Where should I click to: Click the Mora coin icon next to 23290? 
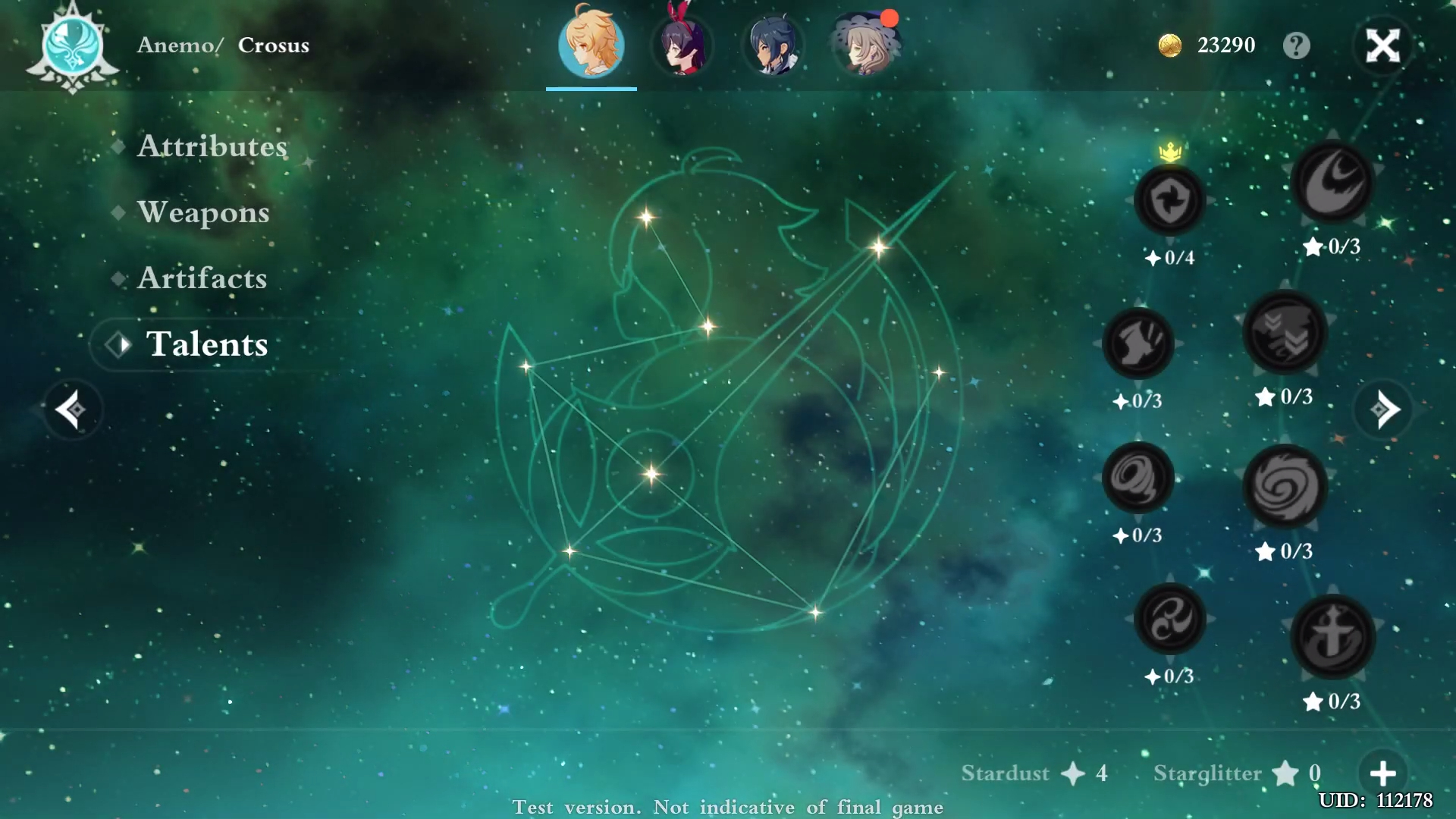pyautogui.click(x=1171, y=45)
